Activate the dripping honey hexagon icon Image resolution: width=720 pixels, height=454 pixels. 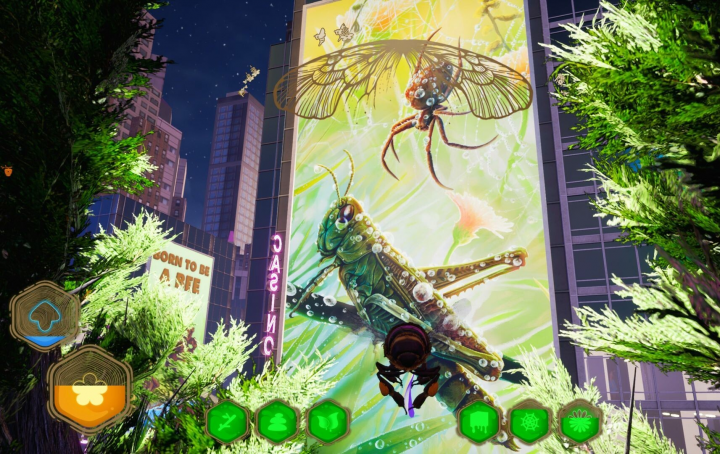point(479,422)
